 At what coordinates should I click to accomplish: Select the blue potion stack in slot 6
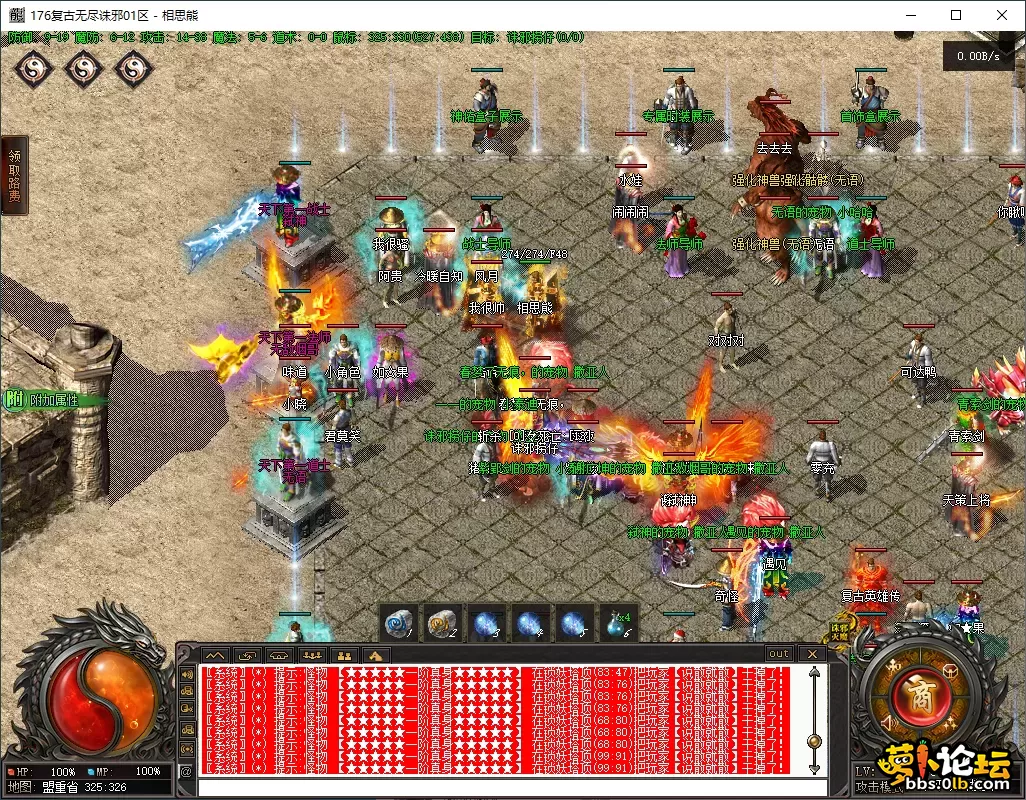[x=617, y=624]
